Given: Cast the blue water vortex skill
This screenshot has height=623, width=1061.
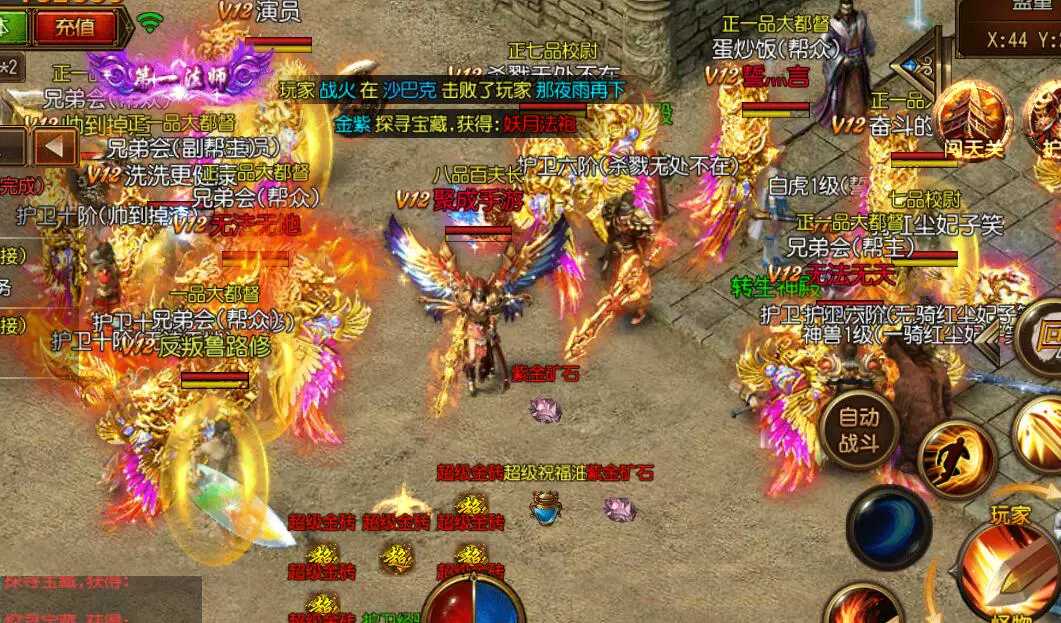Looking at the screenshot, I should (888, 527).
